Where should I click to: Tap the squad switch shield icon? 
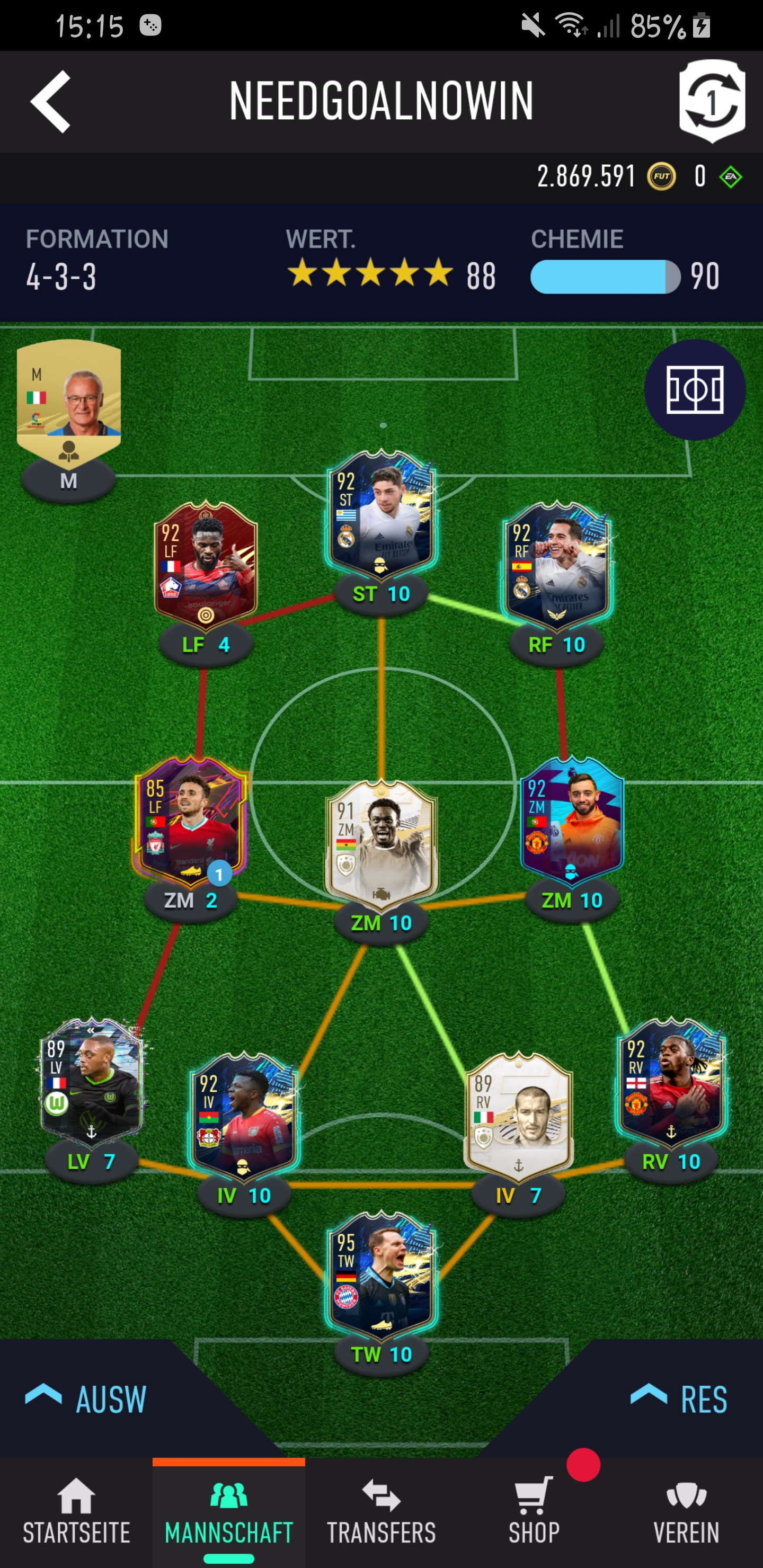712,101
